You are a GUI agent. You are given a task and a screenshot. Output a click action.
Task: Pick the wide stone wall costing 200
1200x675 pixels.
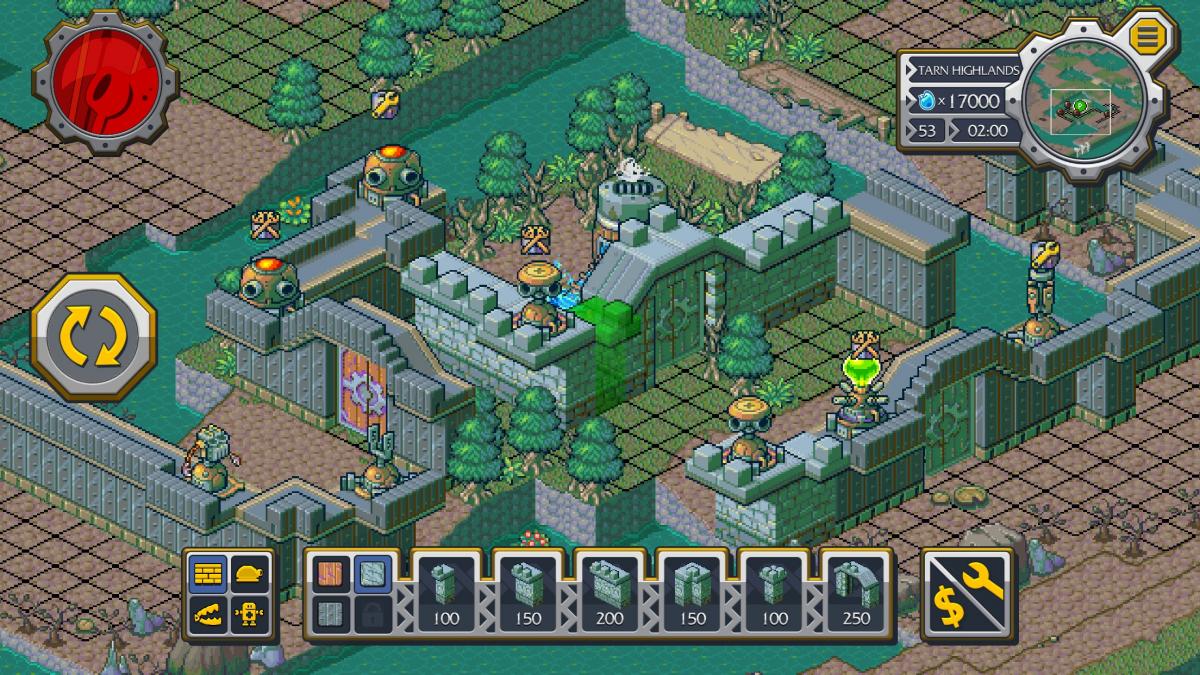pos(609,595)
